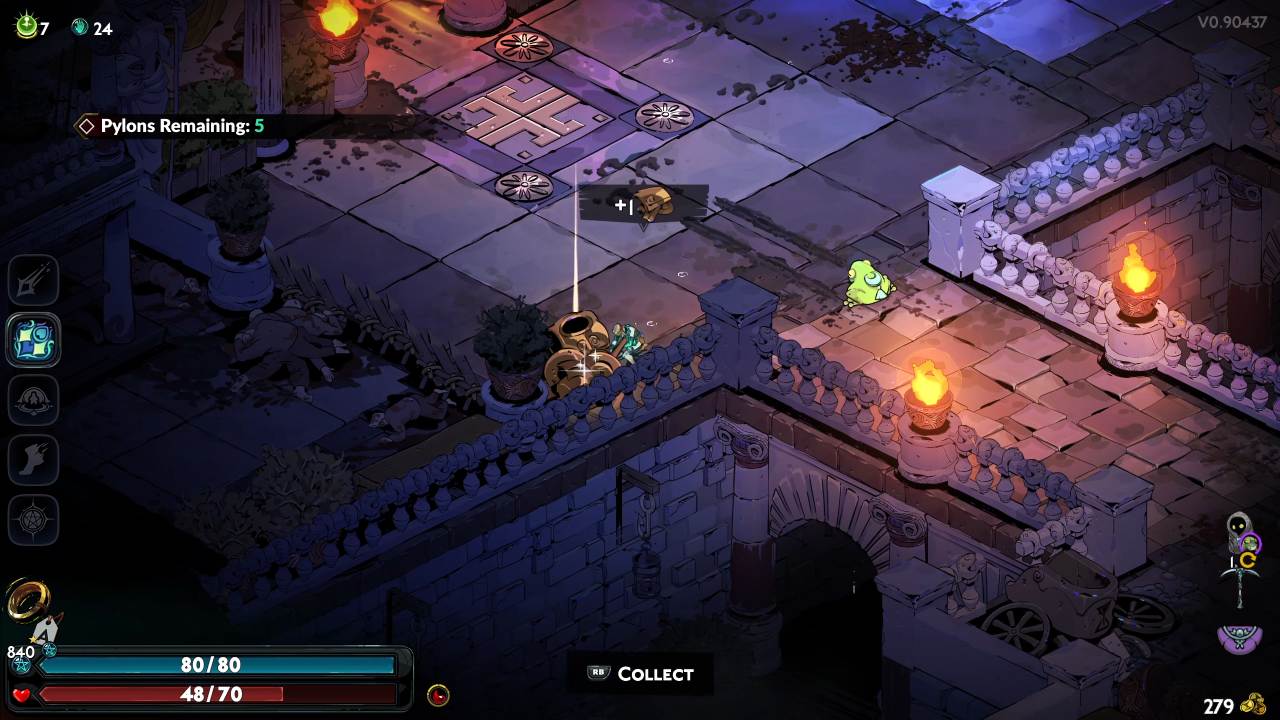Select the pentagram Magick boon slot
The height and width of the screenshot is (720, 1280).
tap(34, 520)
